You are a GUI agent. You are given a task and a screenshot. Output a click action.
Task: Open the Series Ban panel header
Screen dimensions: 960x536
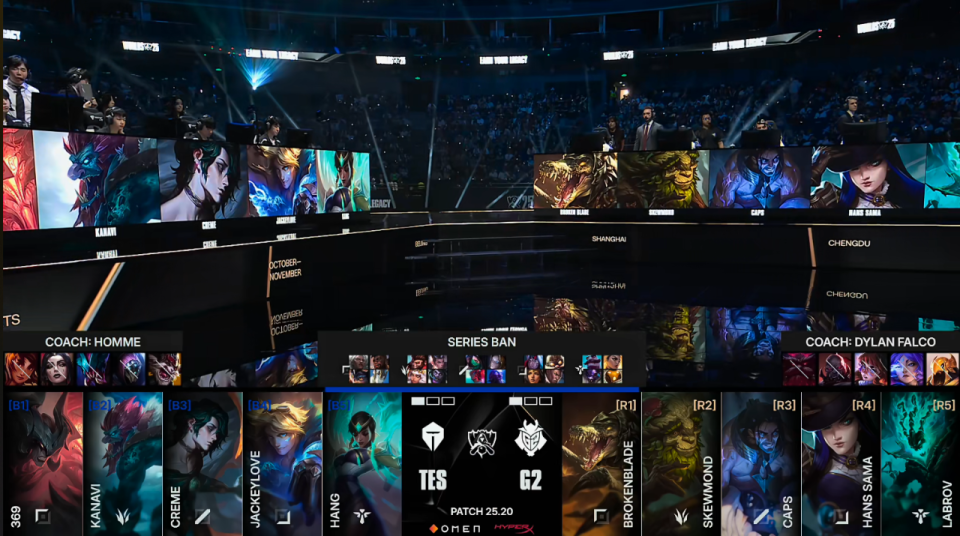482,342
